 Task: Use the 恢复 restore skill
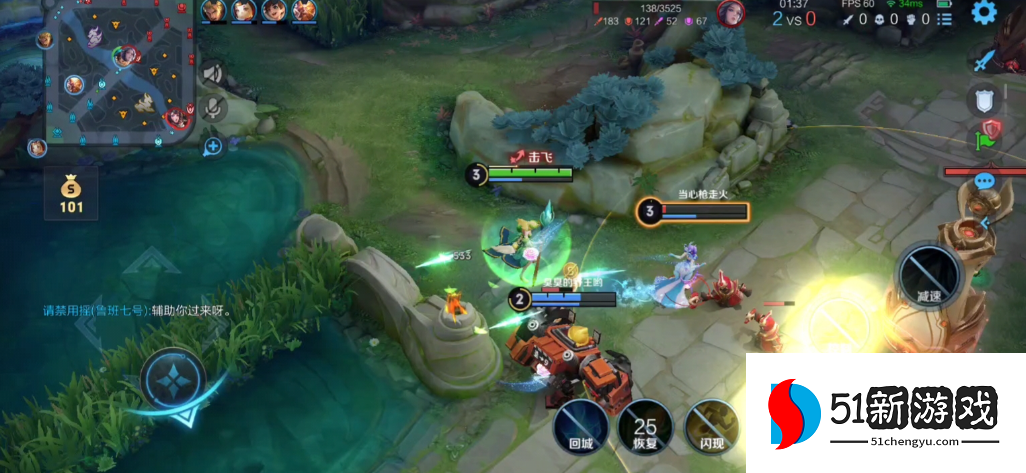click(x=645, y=426)
